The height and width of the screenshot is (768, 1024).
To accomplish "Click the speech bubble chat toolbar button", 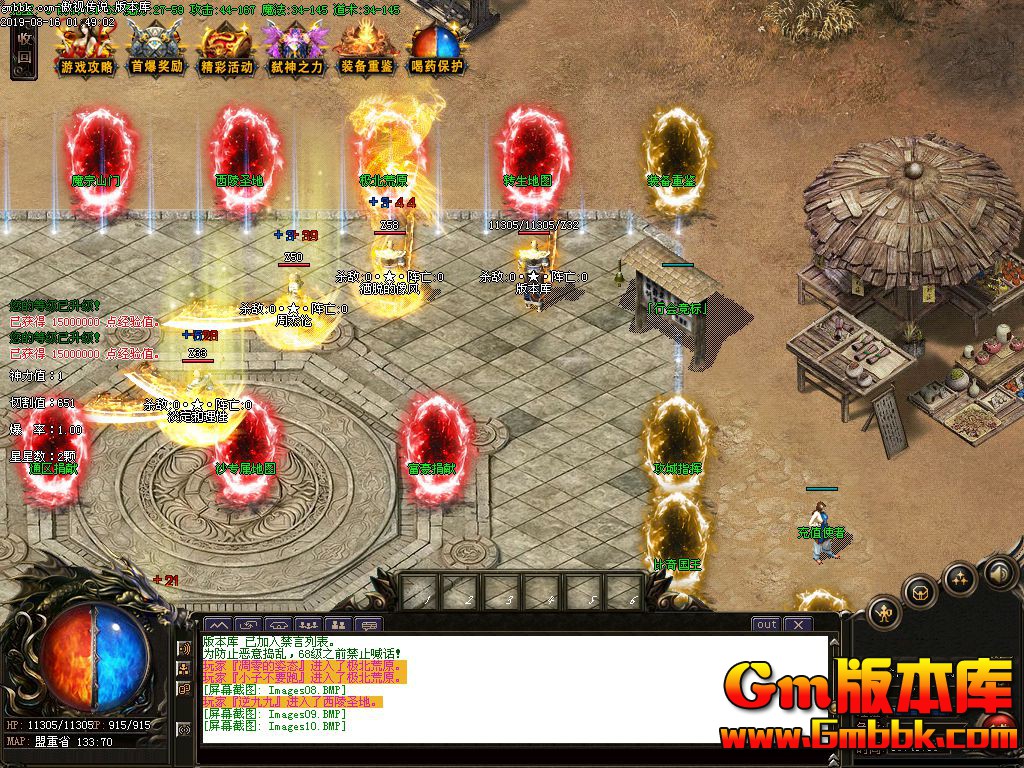I will click(369, 626).
